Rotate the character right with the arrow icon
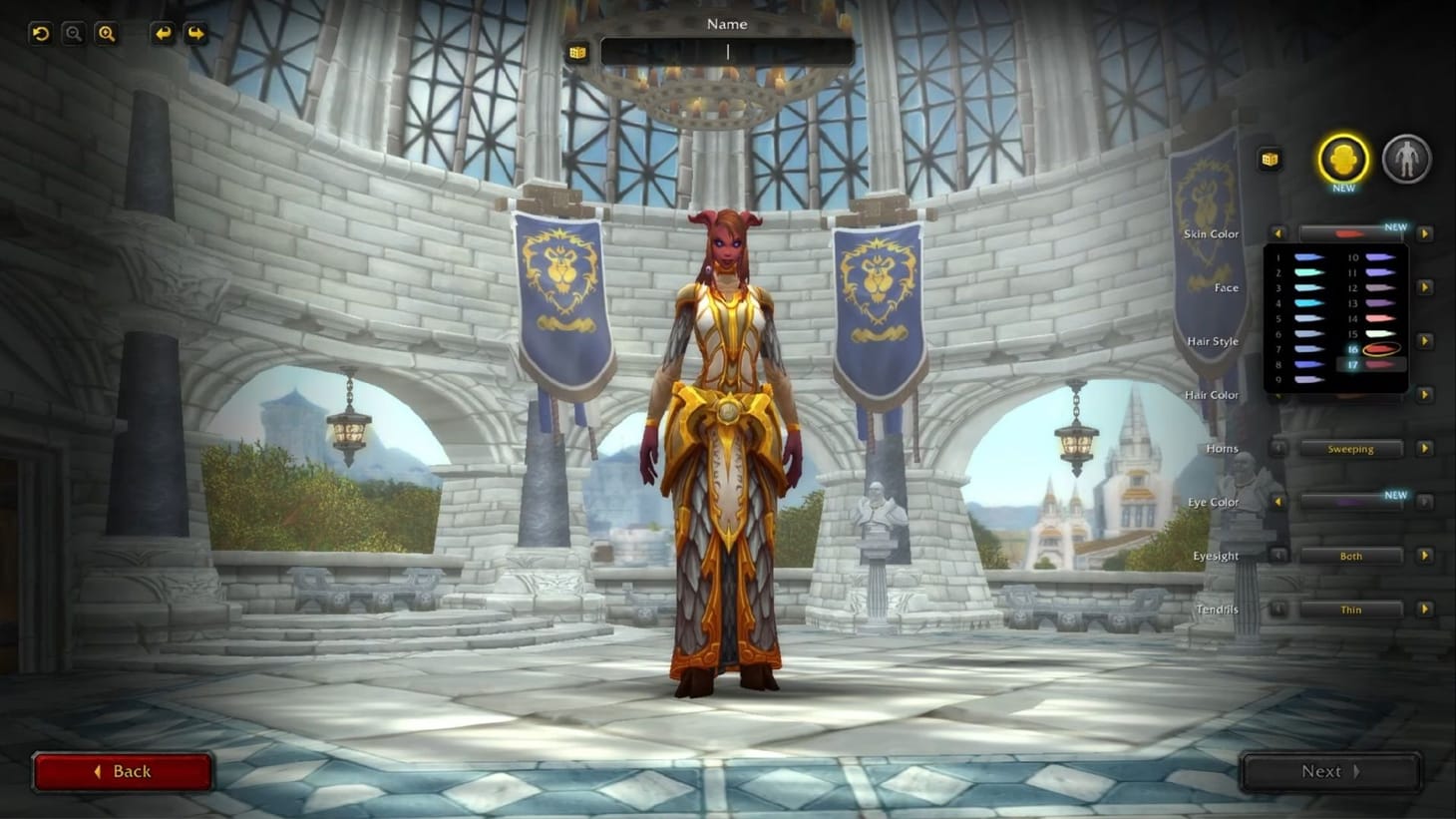The width and height of the screenshot is (1456, 819). click(x=195, y=33)
